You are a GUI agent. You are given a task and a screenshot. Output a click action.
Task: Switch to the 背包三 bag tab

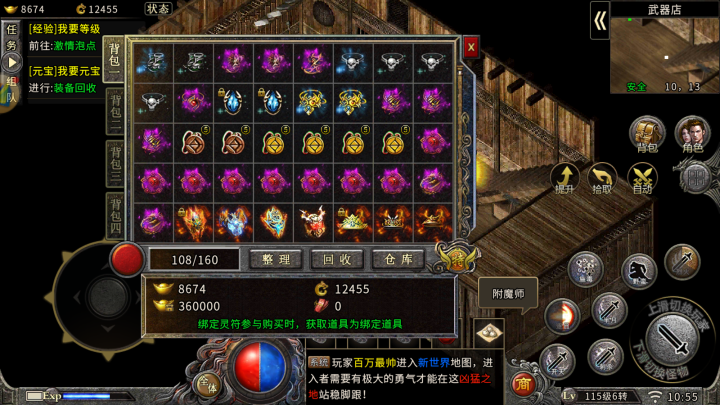(x=115, y=160)
